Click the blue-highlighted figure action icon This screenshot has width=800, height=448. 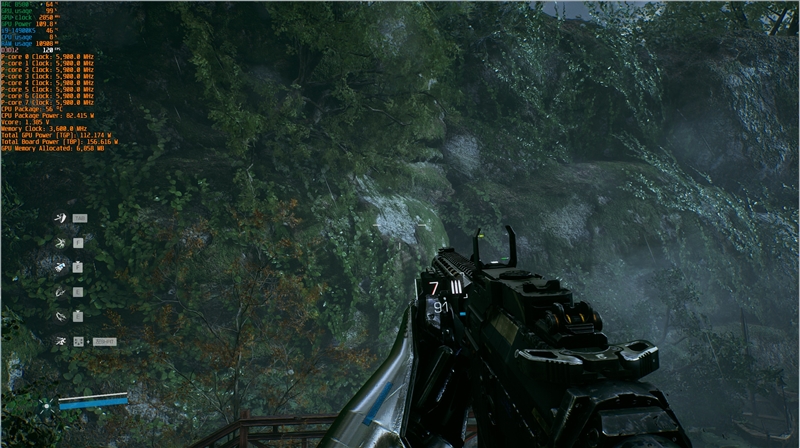(x=60, y=266)
